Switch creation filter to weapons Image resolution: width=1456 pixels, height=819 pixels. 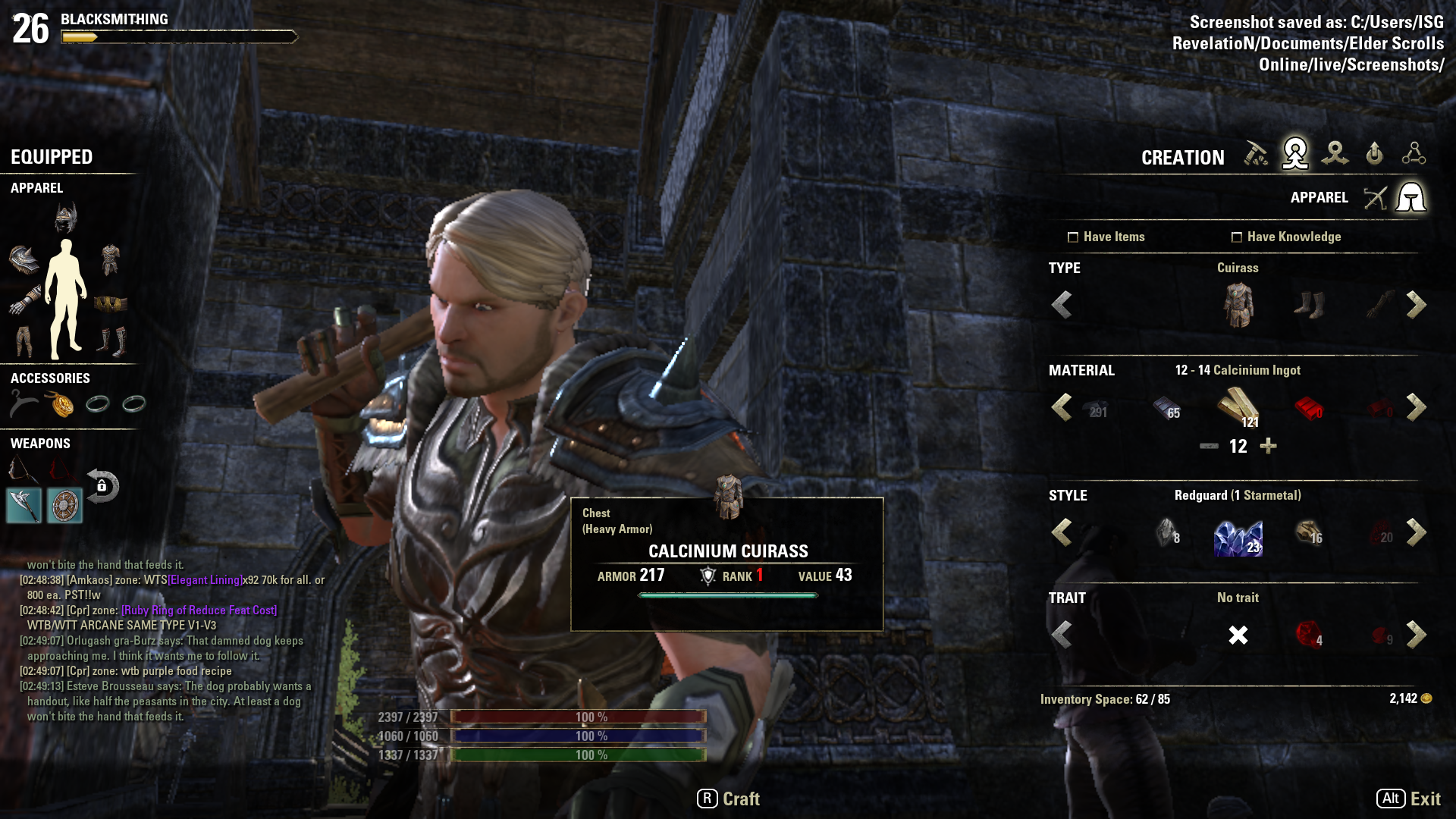(1375, 198)
